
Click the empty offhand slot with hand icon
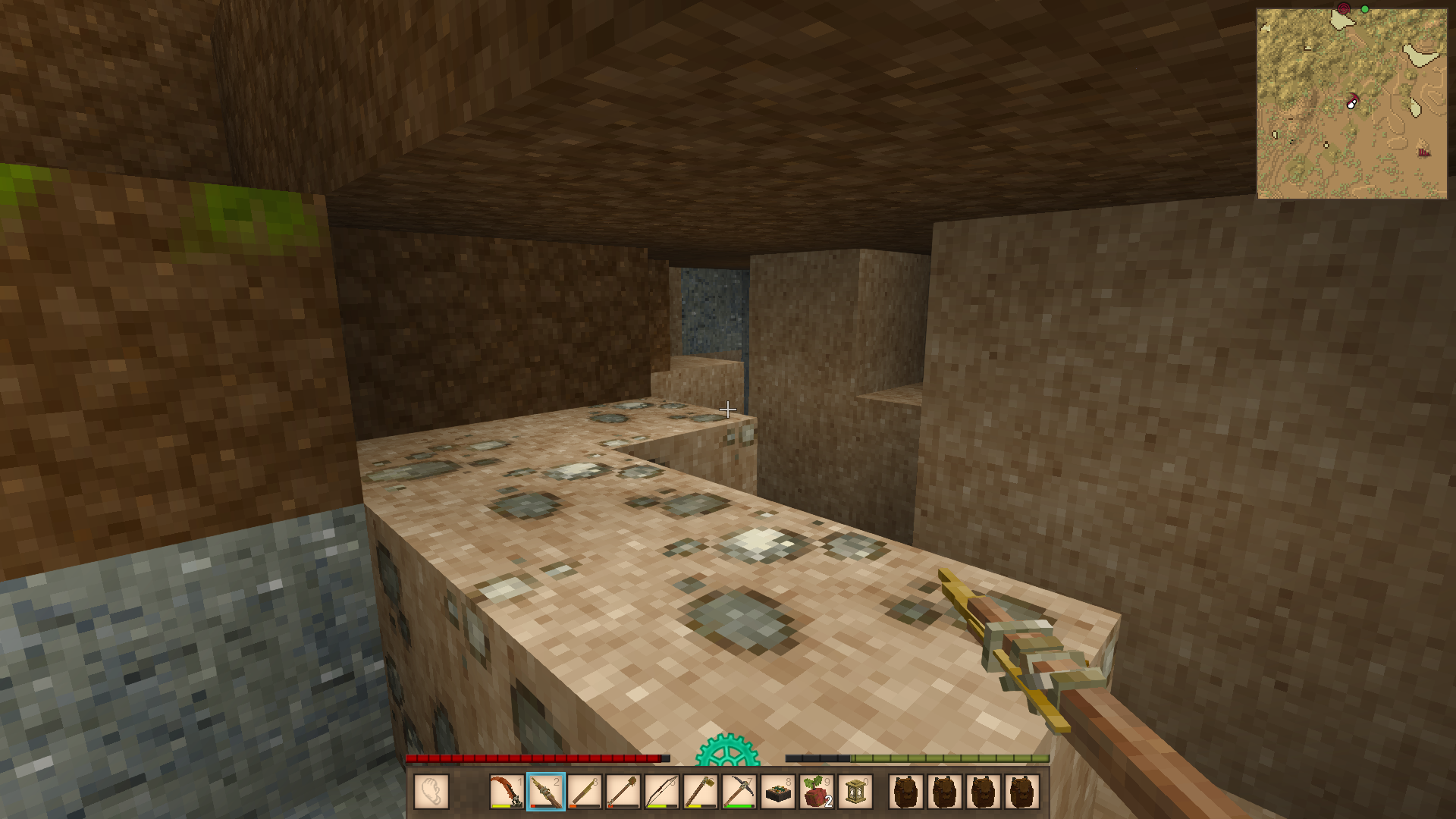[431, 792]
